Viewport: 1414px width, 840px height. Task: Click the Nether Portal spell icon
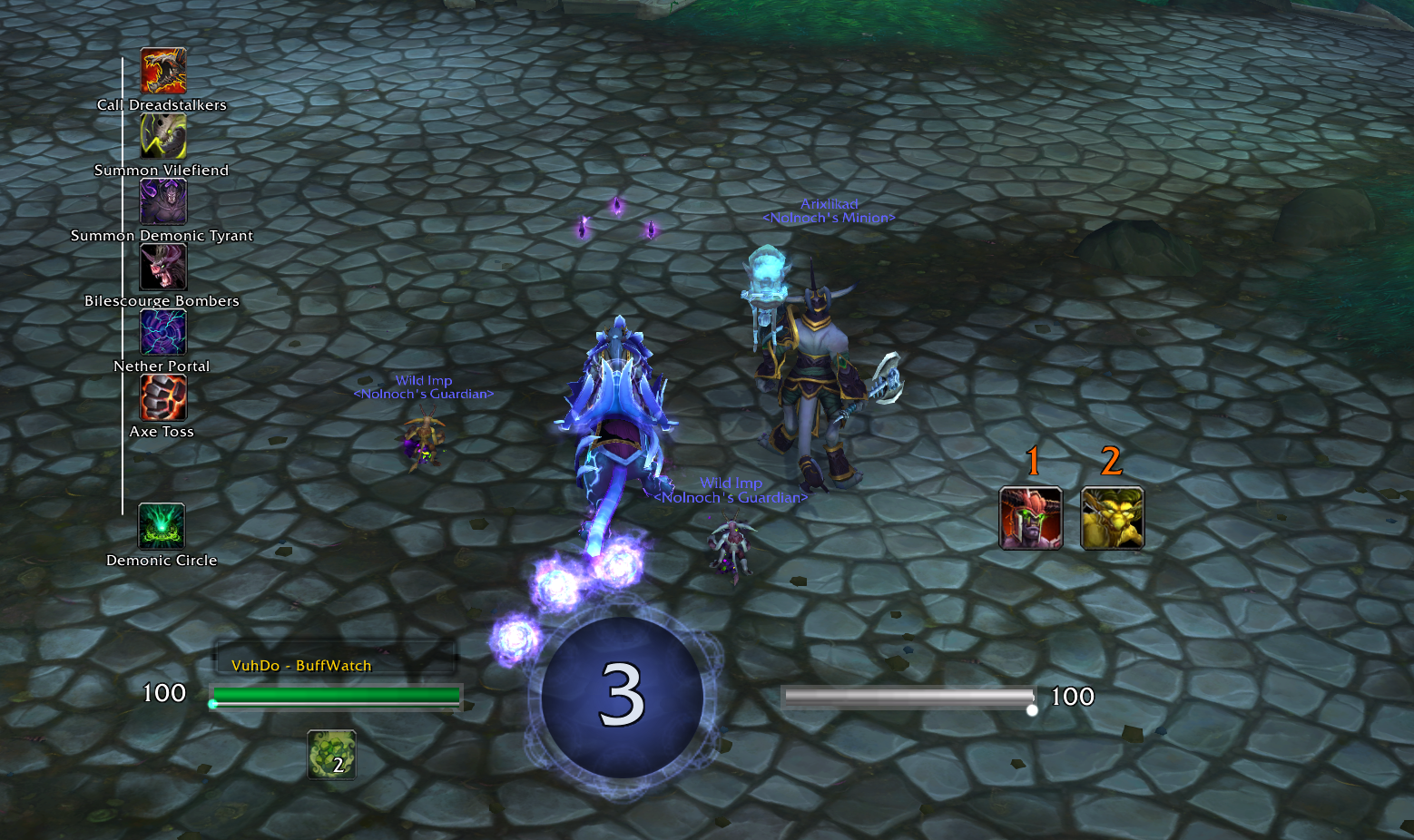[x=163, y=332]
